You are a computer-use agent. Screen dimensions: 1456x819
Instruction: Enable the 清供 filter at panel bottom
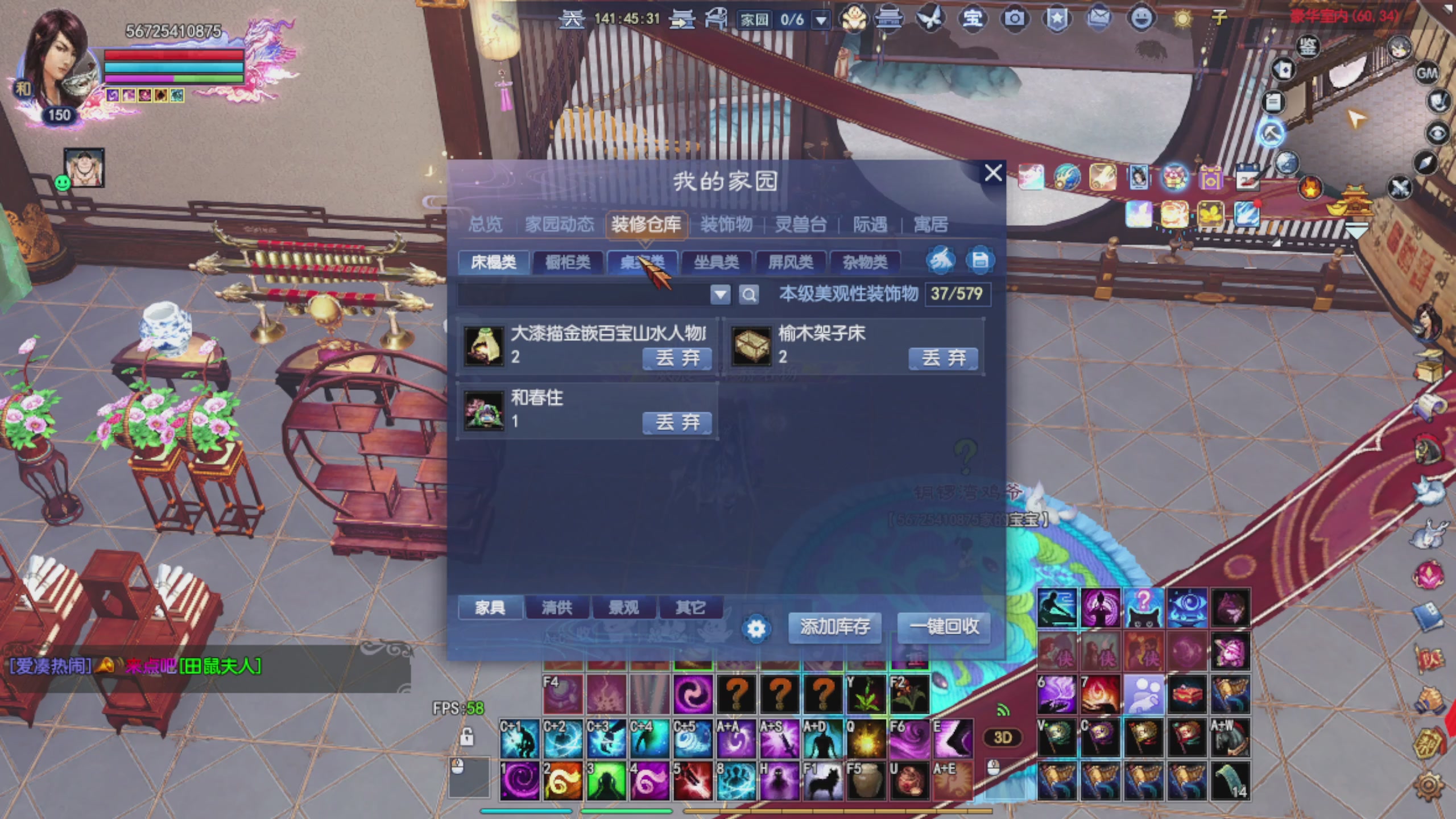coord(557,608)
